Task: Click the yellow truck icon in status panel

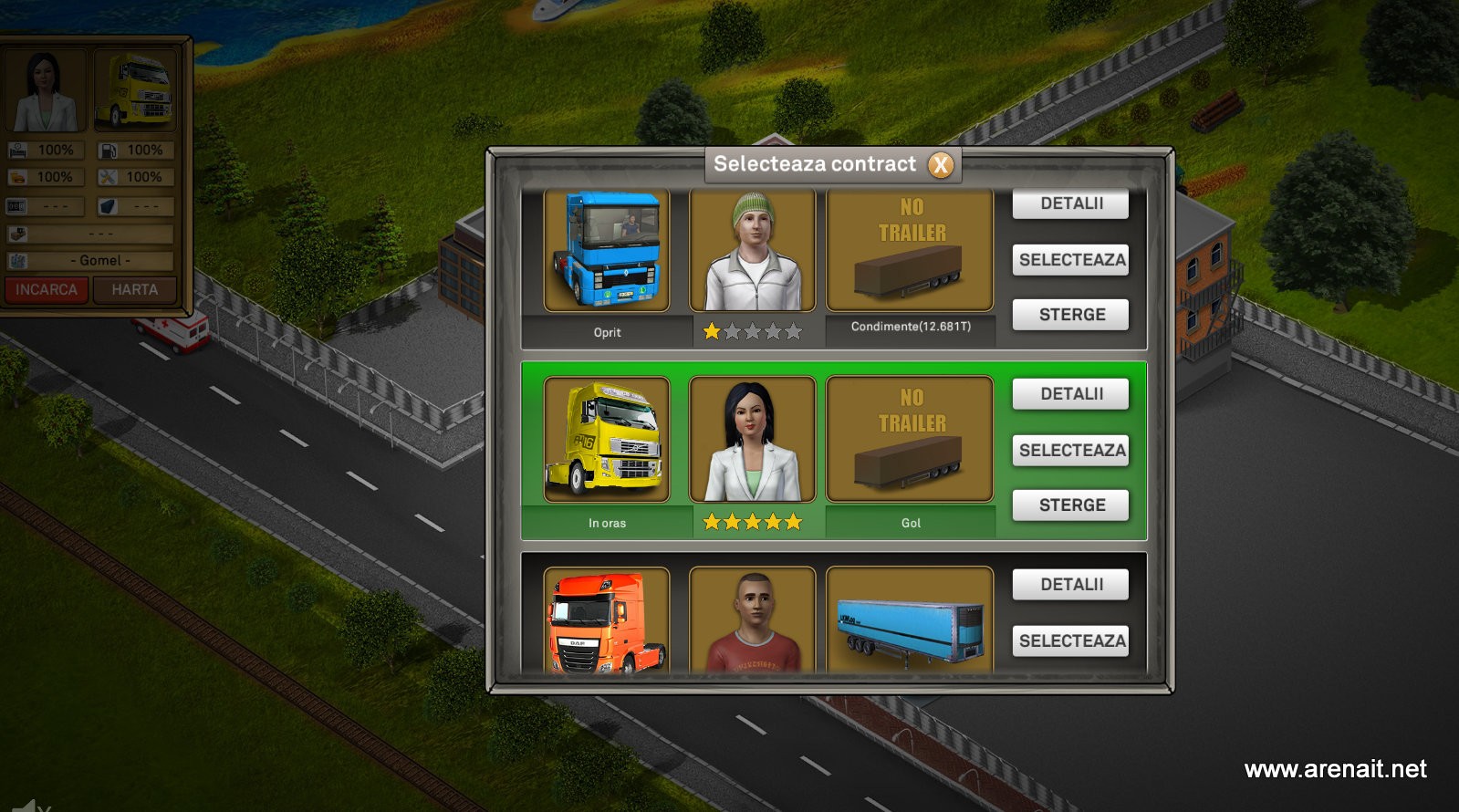Action: point(137,90)
